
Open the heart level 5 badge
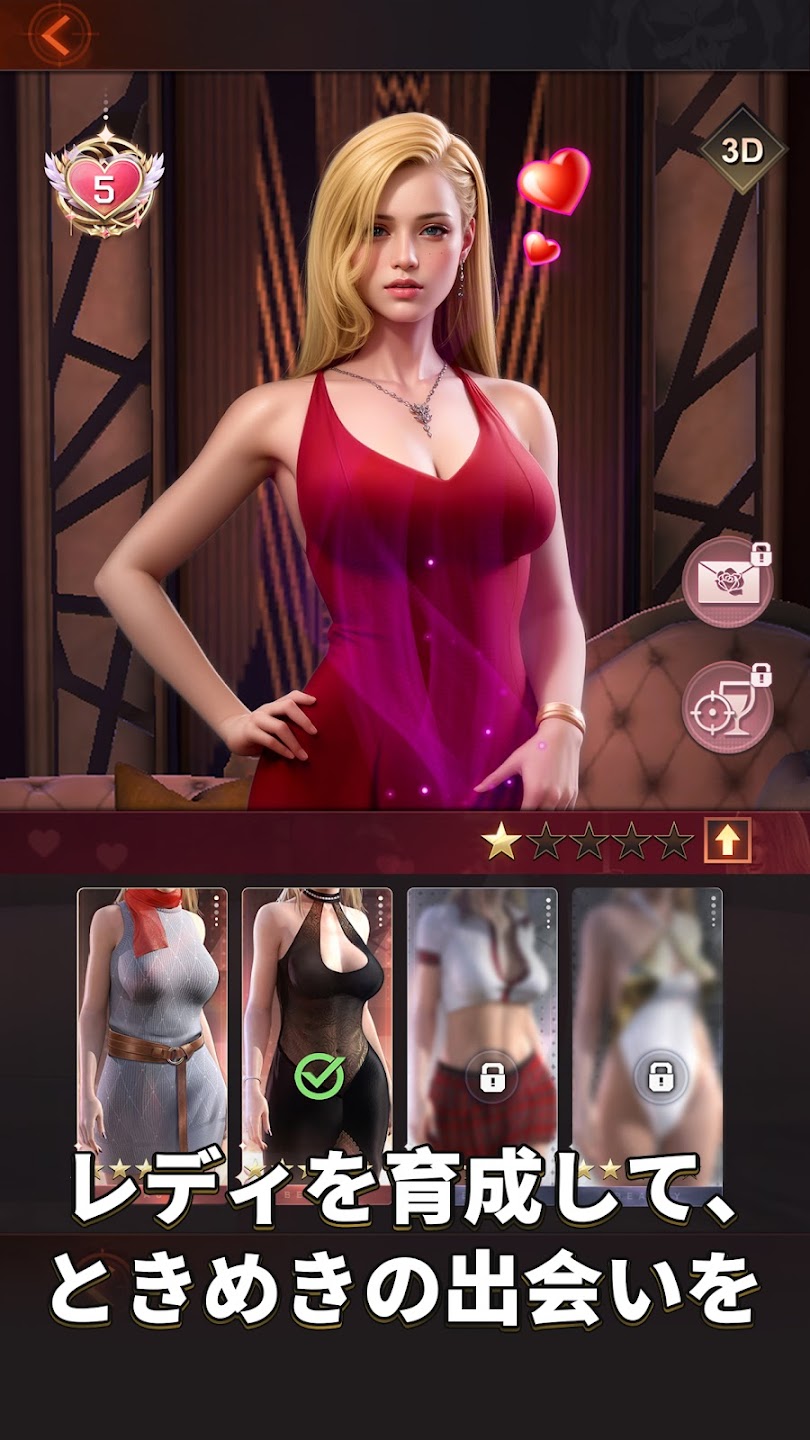103,187
